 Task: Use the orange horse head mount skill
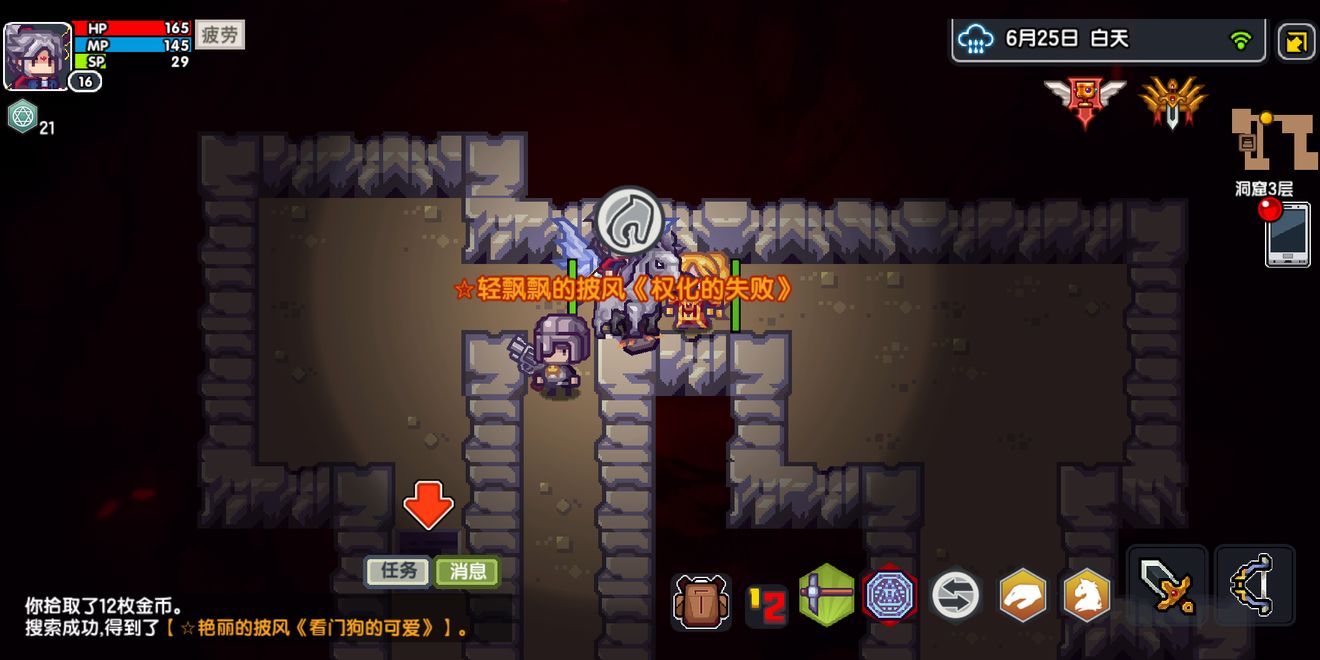pos(1086,596)
